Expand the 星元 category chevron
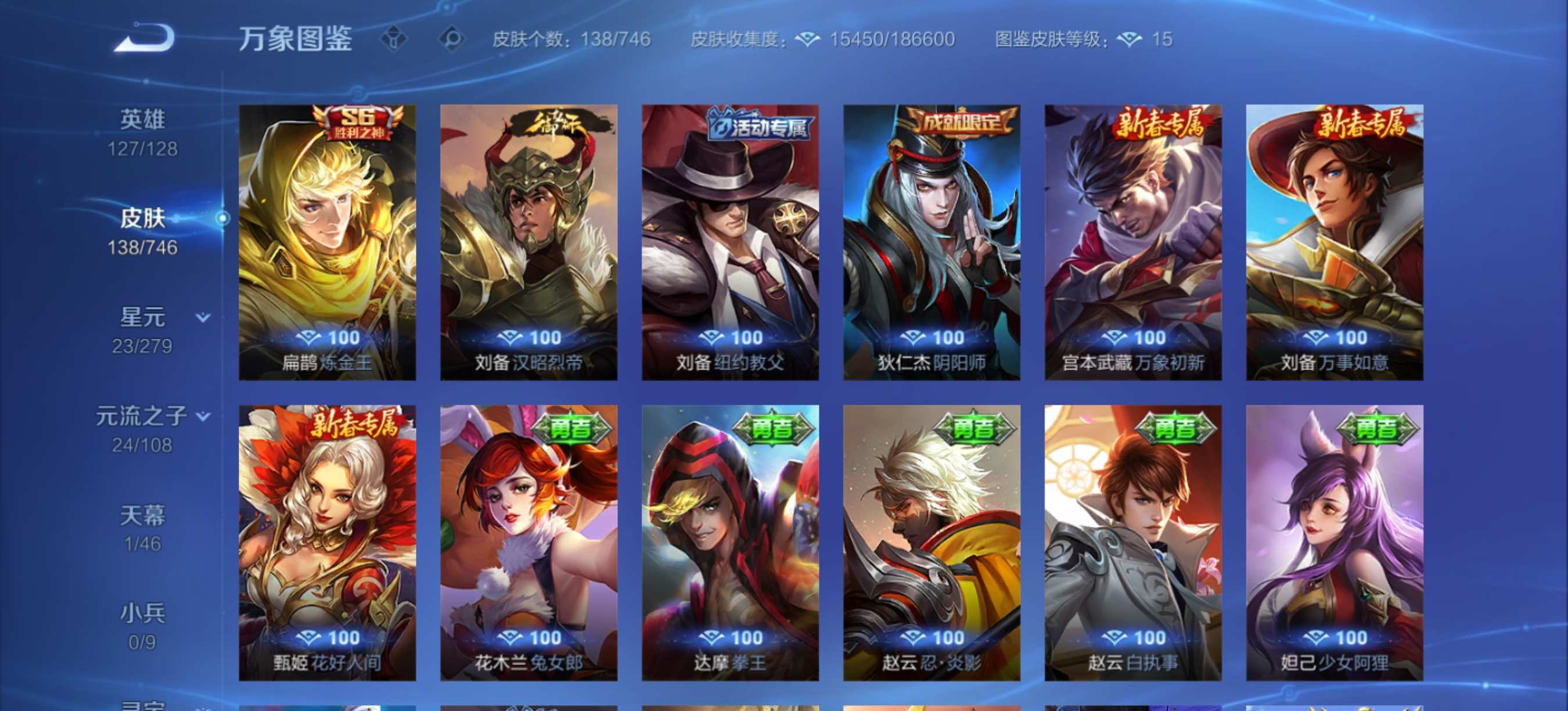The height and width of the screenshot is (711, 1568). click(201, 316)
